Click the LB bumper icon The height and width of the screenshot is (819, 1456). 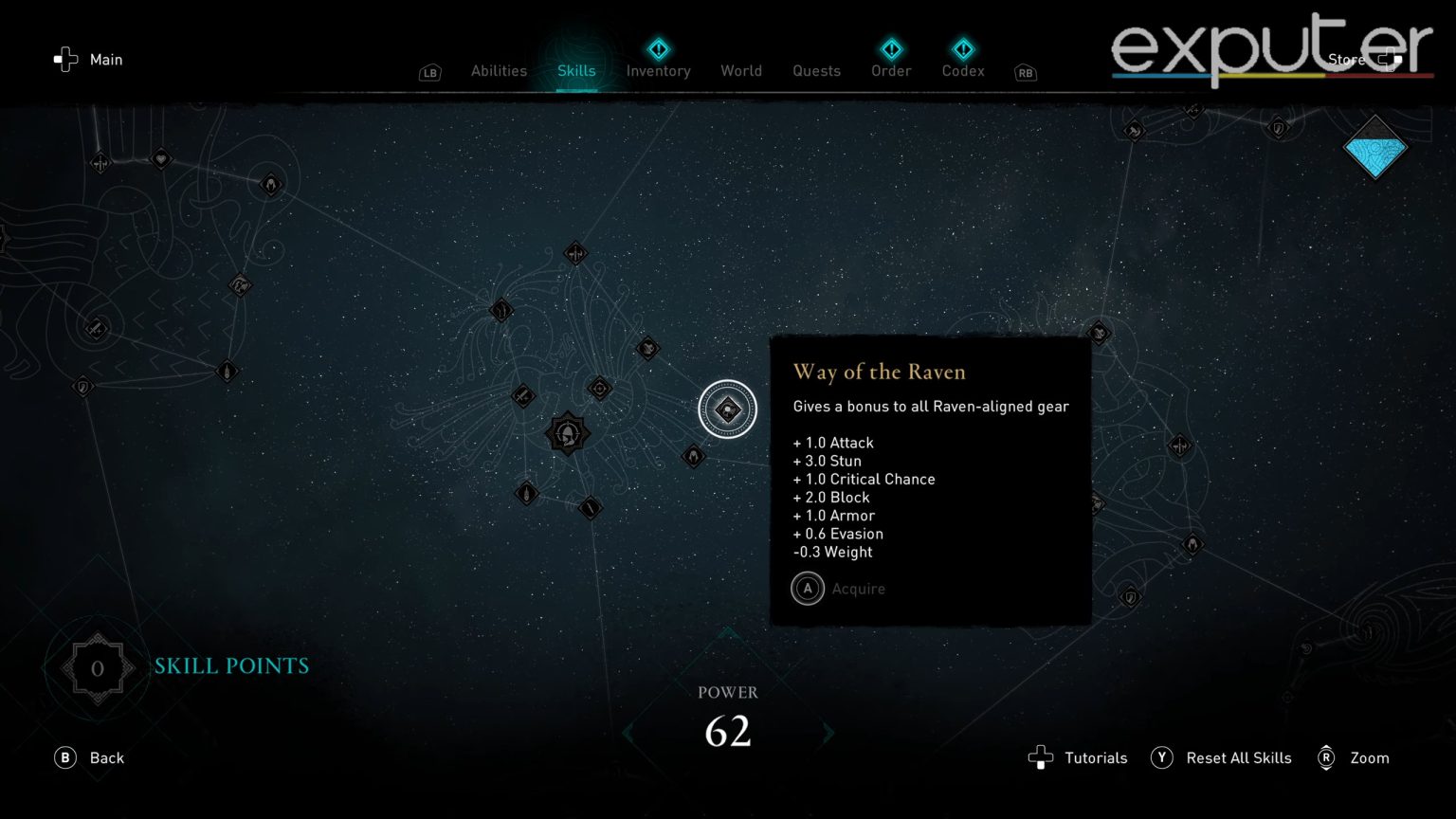coord(429,72)
